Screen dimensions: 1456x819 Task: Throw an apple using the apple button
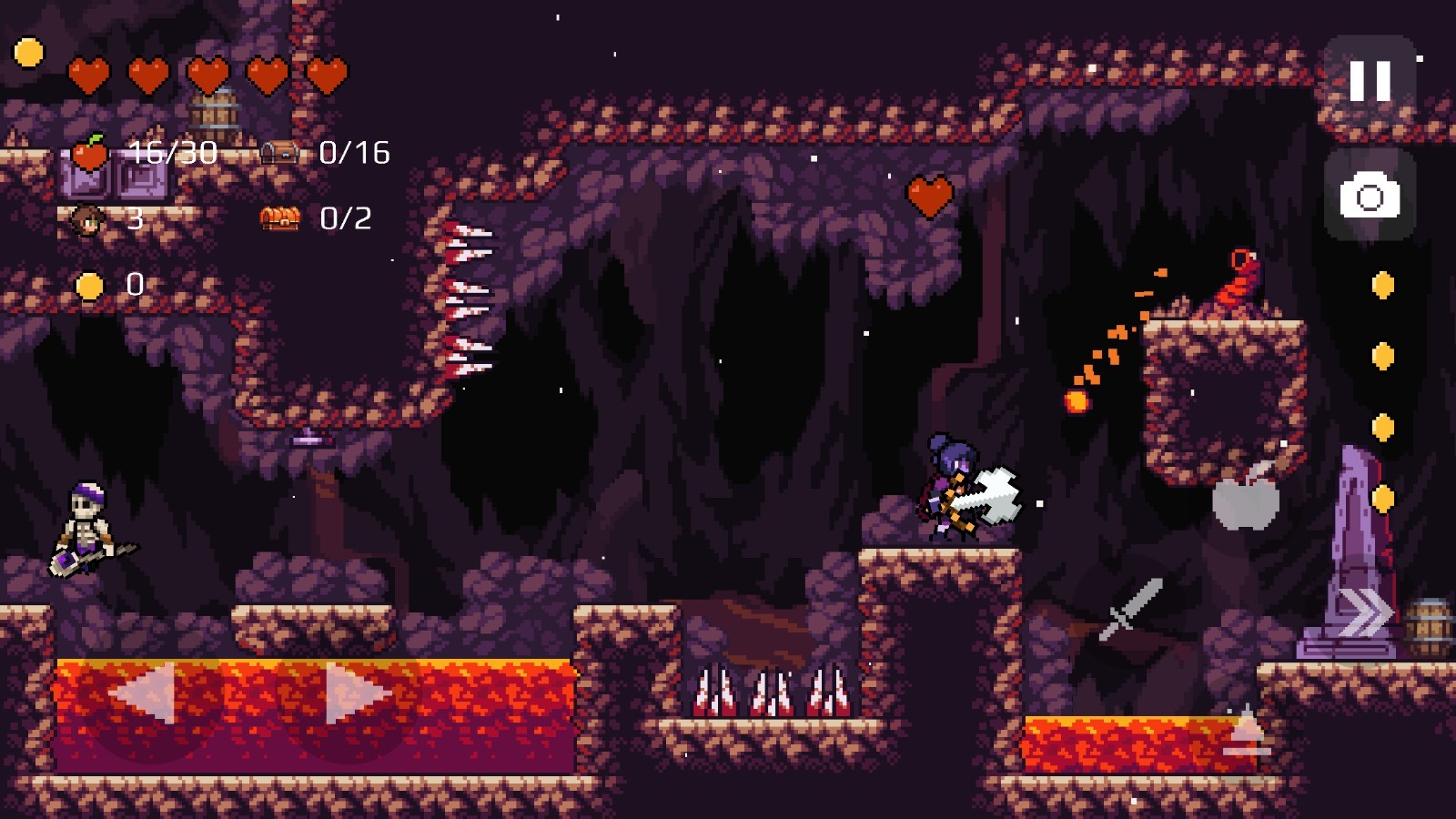(x=1247, y=498)
